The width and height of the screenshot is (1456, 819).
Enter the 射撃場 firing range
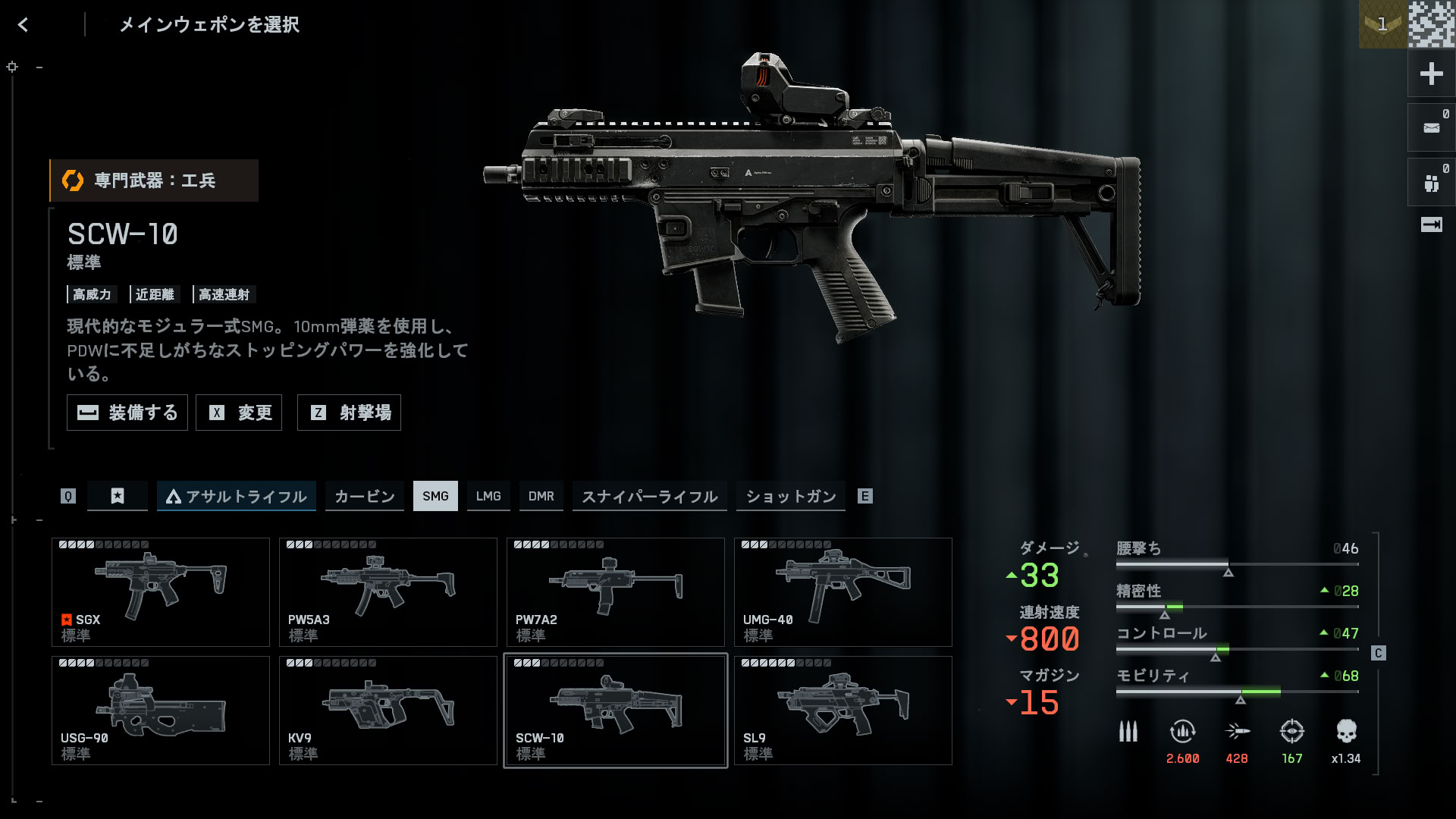click(349, 413)
